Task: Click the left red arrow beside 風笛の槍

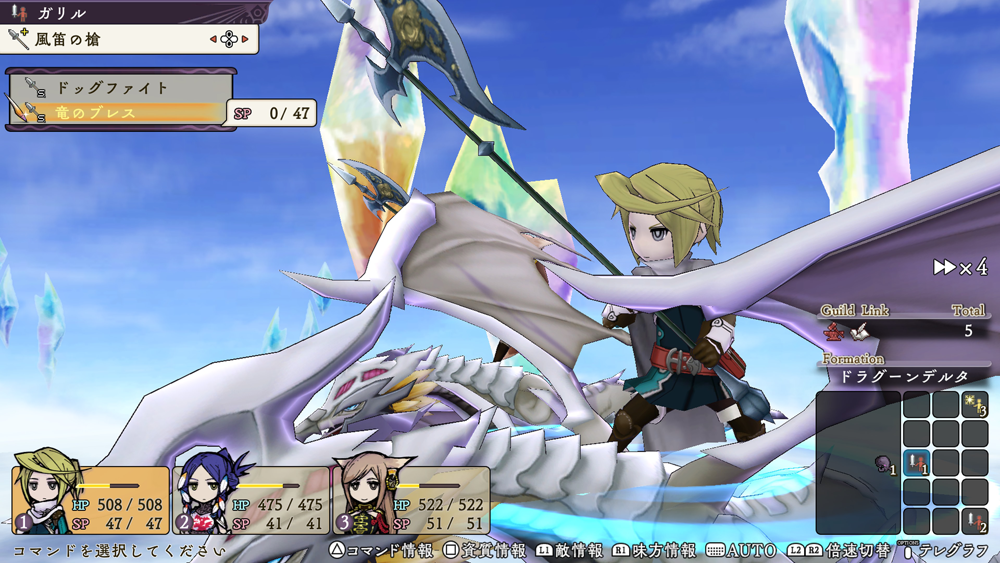Action: tap(212, 40)
